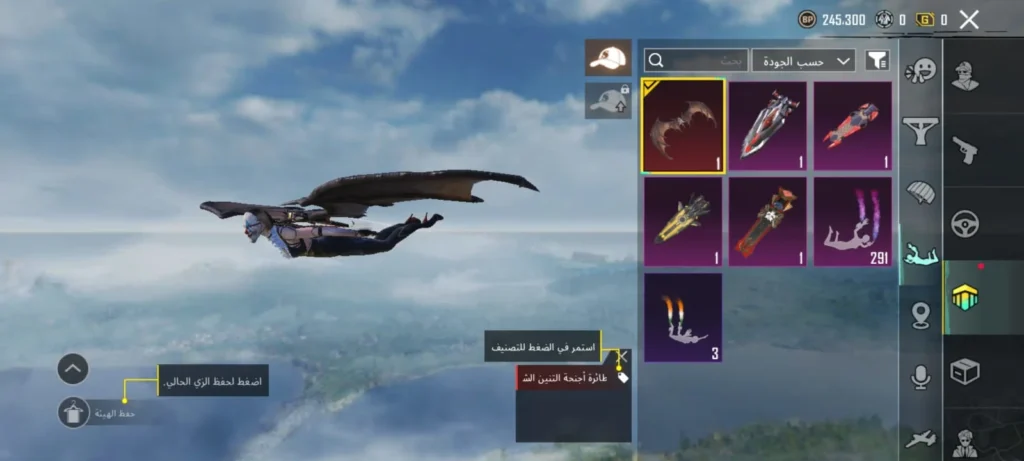Select the purple smoke trail item
Image resolution: width=1024 pixels, height=461 pixels.
pyautogui.click(x=852, y=222)
